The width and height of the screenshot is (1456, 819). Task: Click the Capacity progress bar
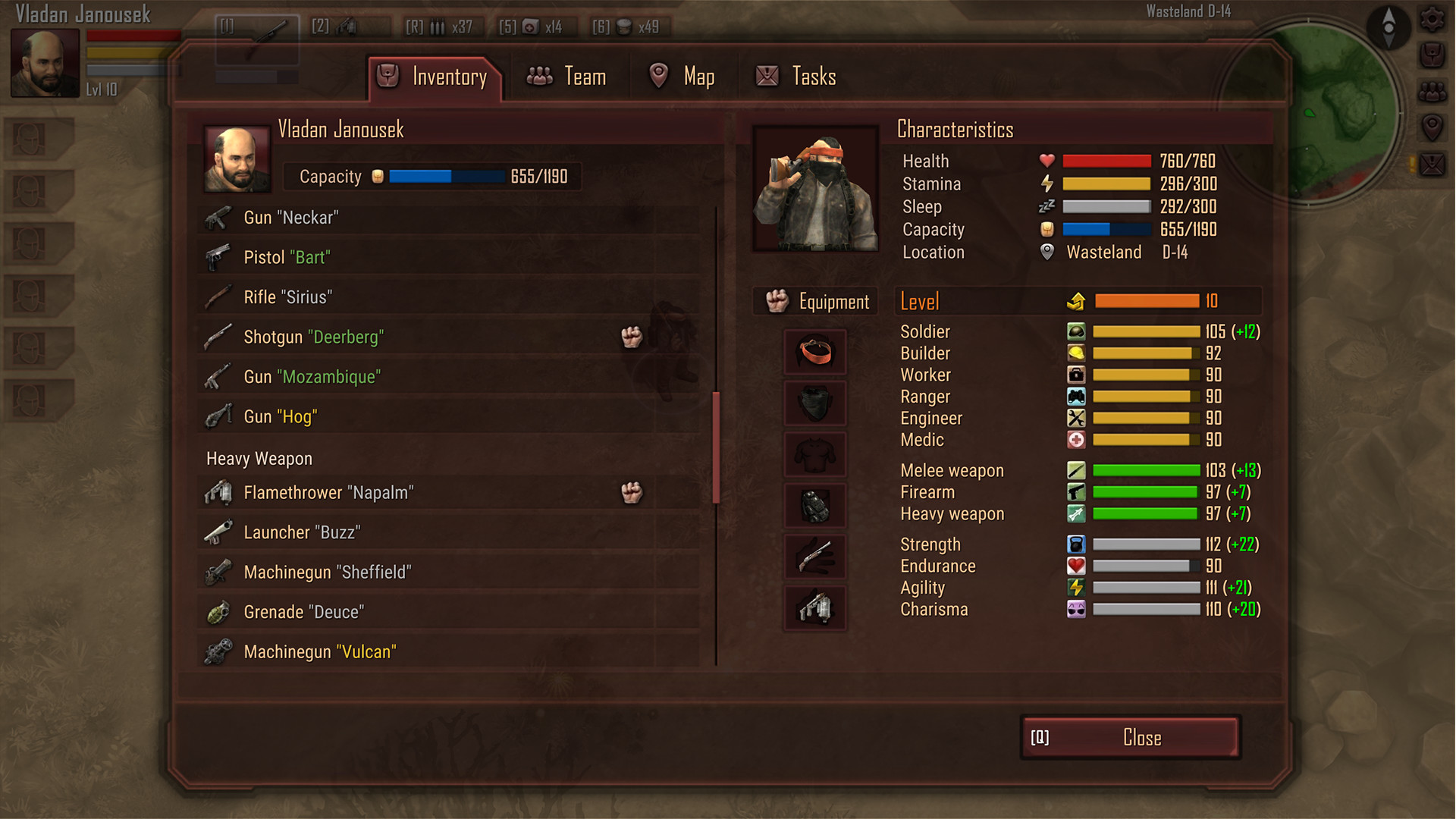[x=446, y=176]
